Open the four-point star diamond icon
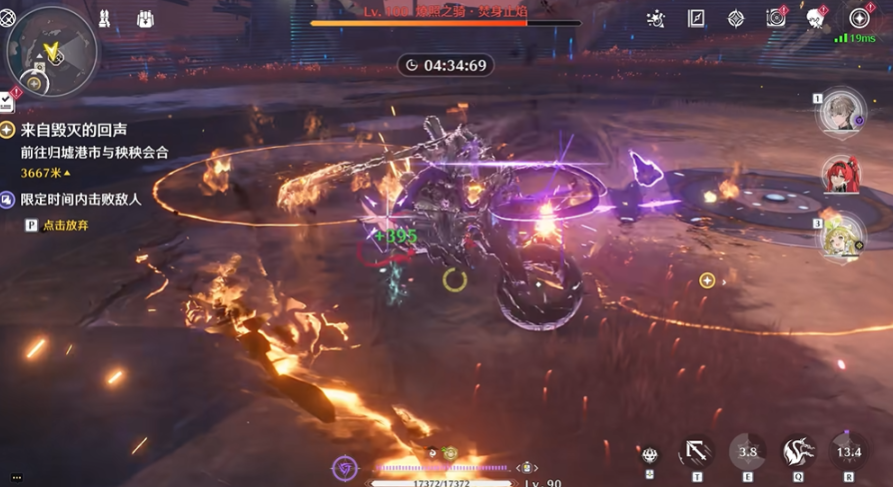The height and width of the screenshot is (487, 893). tap(736, 19)
